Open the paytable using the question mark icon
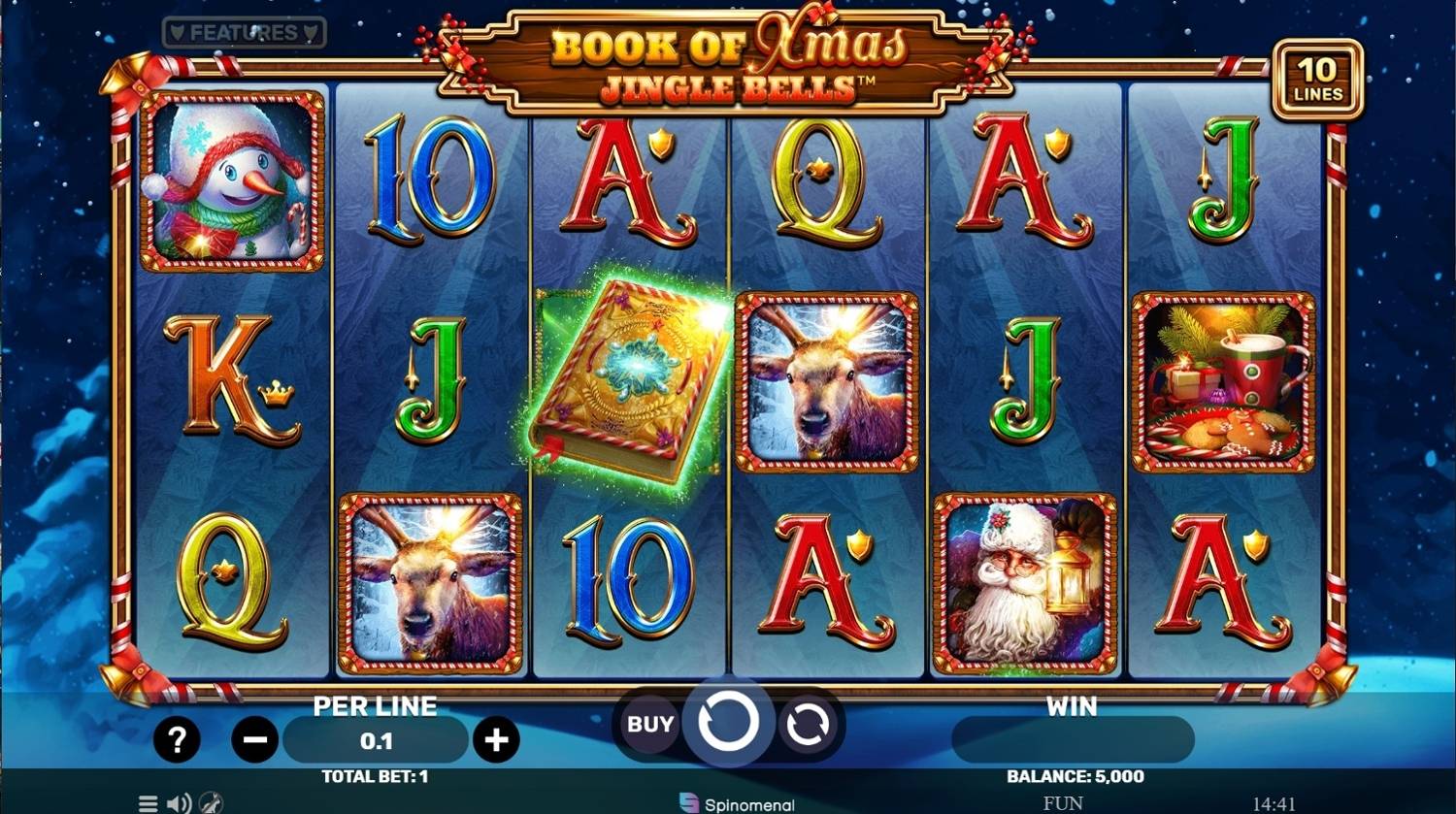The height and width of the screenshot is (814, 1456). tap(176, 739)
